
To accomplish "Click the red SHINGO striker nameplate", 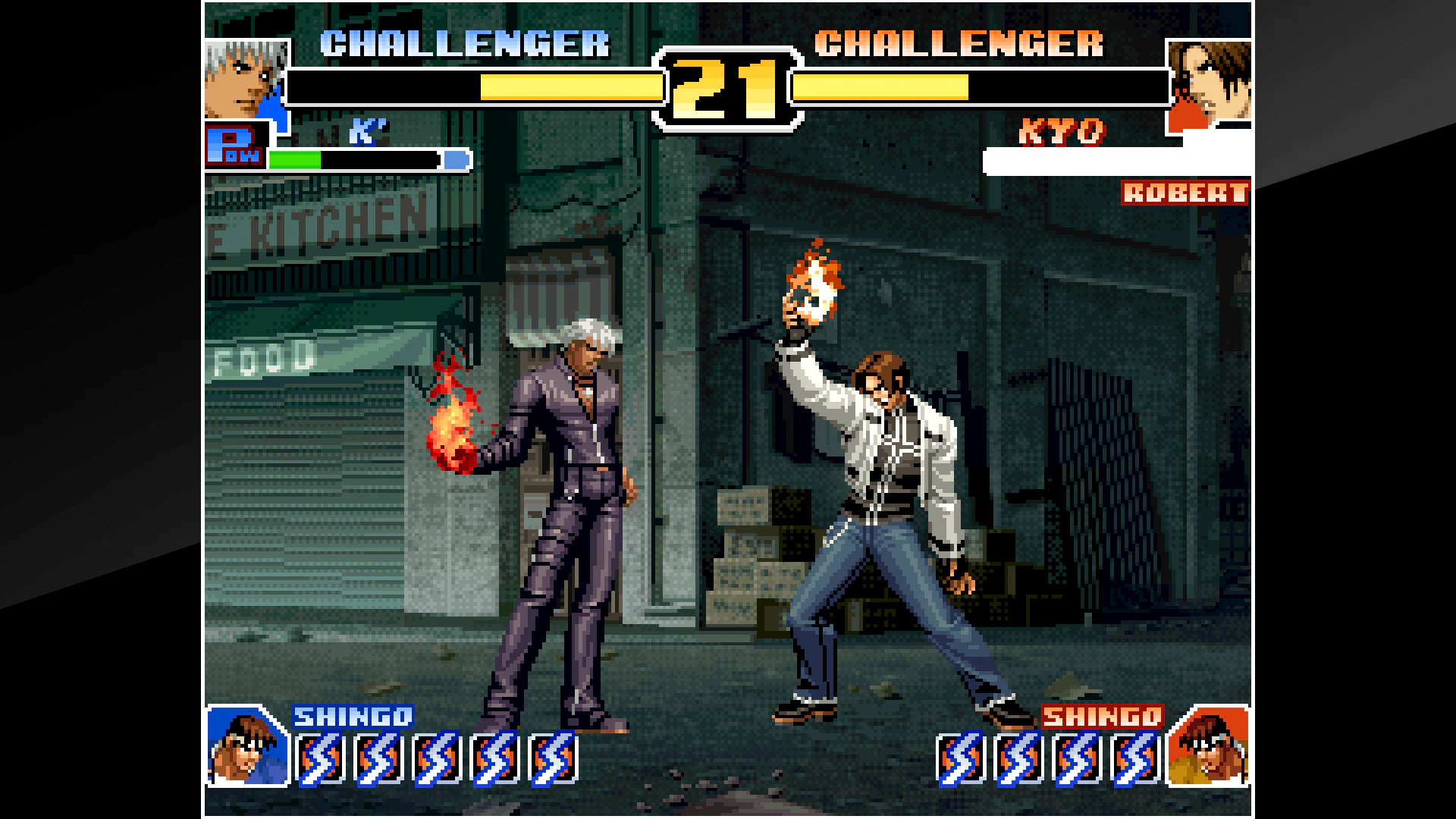I will click(1103, 717).
